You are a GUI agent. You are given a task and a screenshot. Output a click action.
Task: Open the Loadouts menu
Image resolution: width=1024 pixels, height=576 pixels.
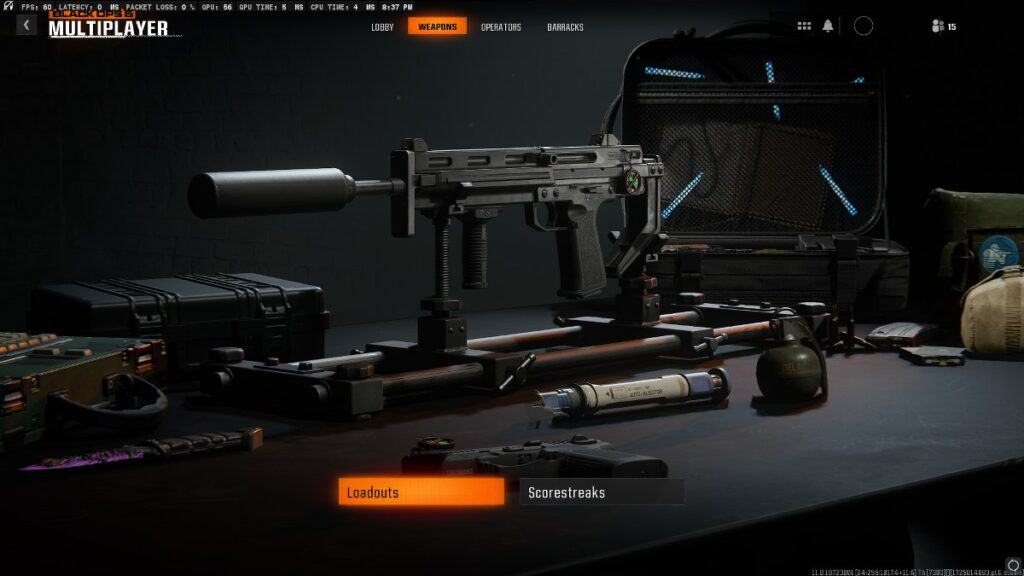point(421,492)
